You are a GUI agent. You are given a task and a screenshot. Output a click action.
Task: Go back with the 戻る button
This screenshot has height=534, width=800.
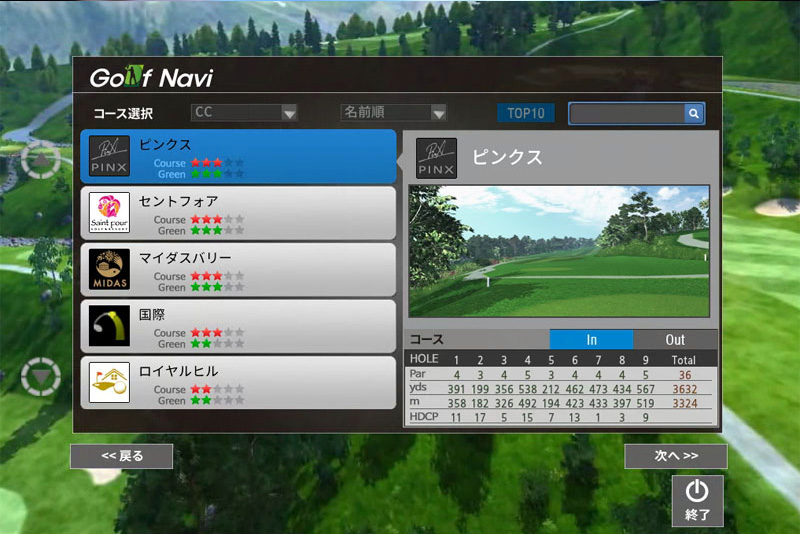point(121,456)
